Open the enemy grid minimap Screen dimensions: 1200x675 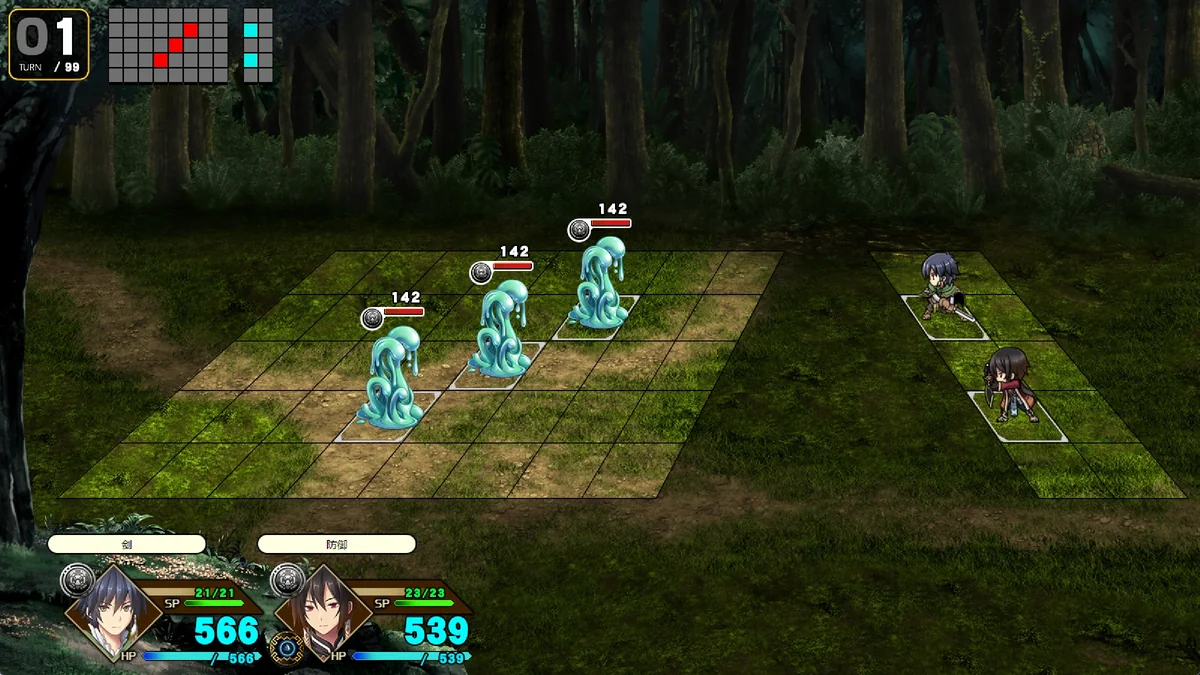pos(168,45)
